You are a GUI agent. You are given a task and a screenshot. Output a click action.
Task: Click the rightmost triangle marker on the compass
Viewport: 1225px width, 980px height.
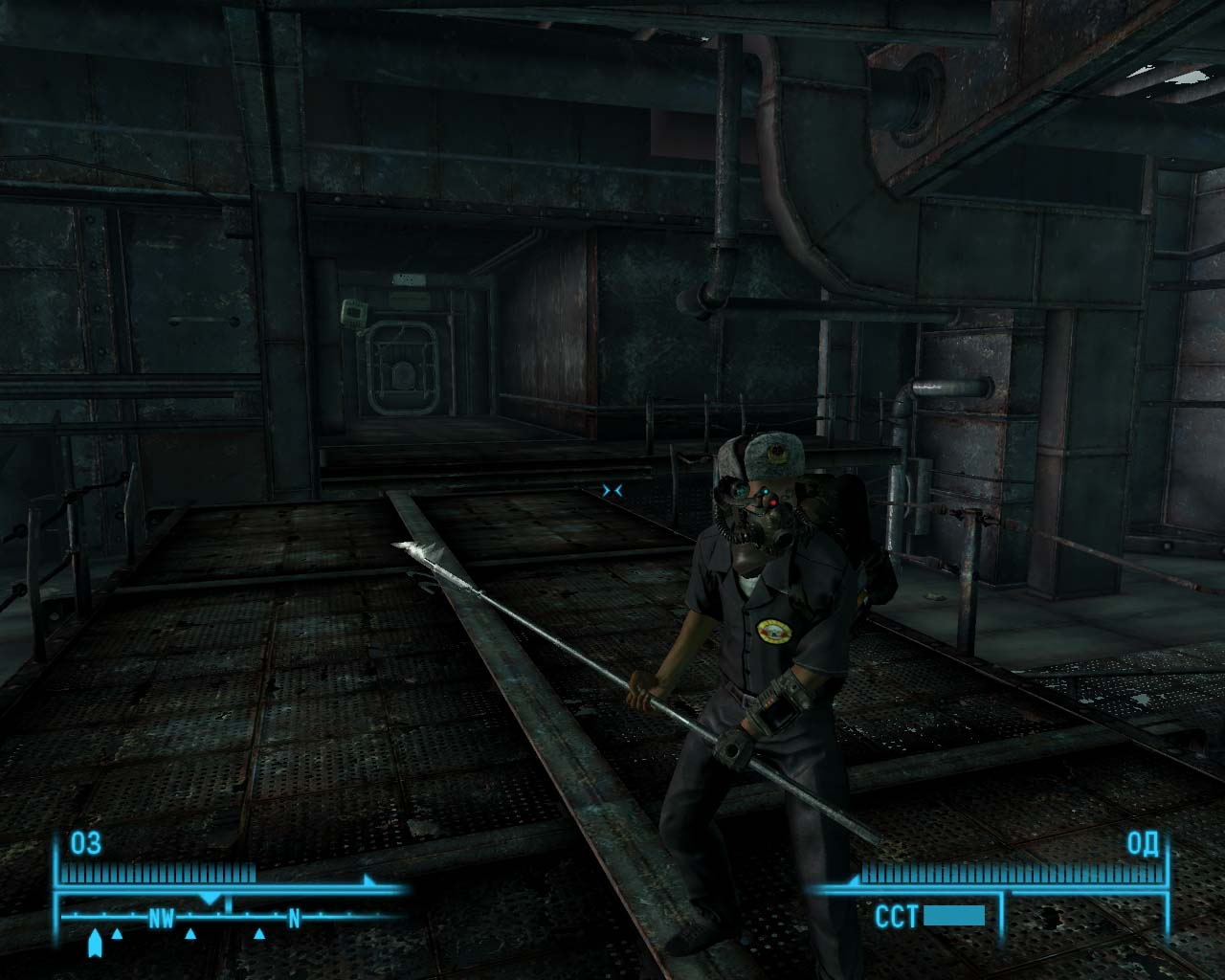pos(258,935)
